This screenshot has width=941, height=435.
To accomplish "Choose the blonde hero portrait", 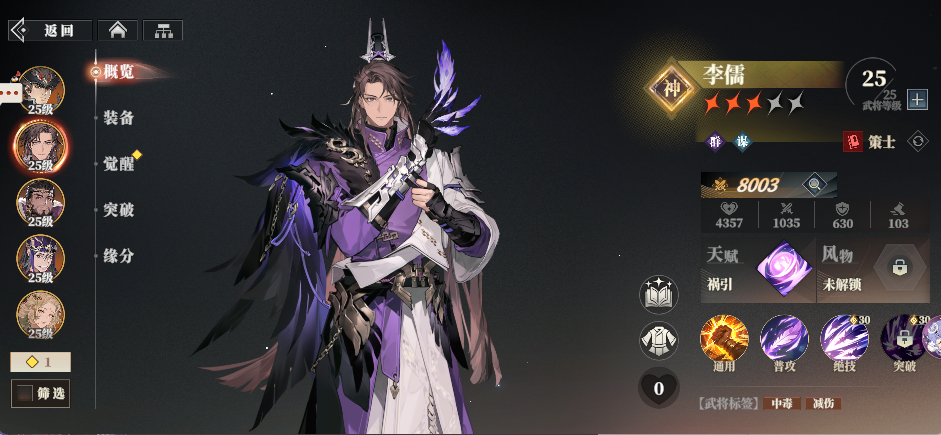I will [x=41, y=314].
